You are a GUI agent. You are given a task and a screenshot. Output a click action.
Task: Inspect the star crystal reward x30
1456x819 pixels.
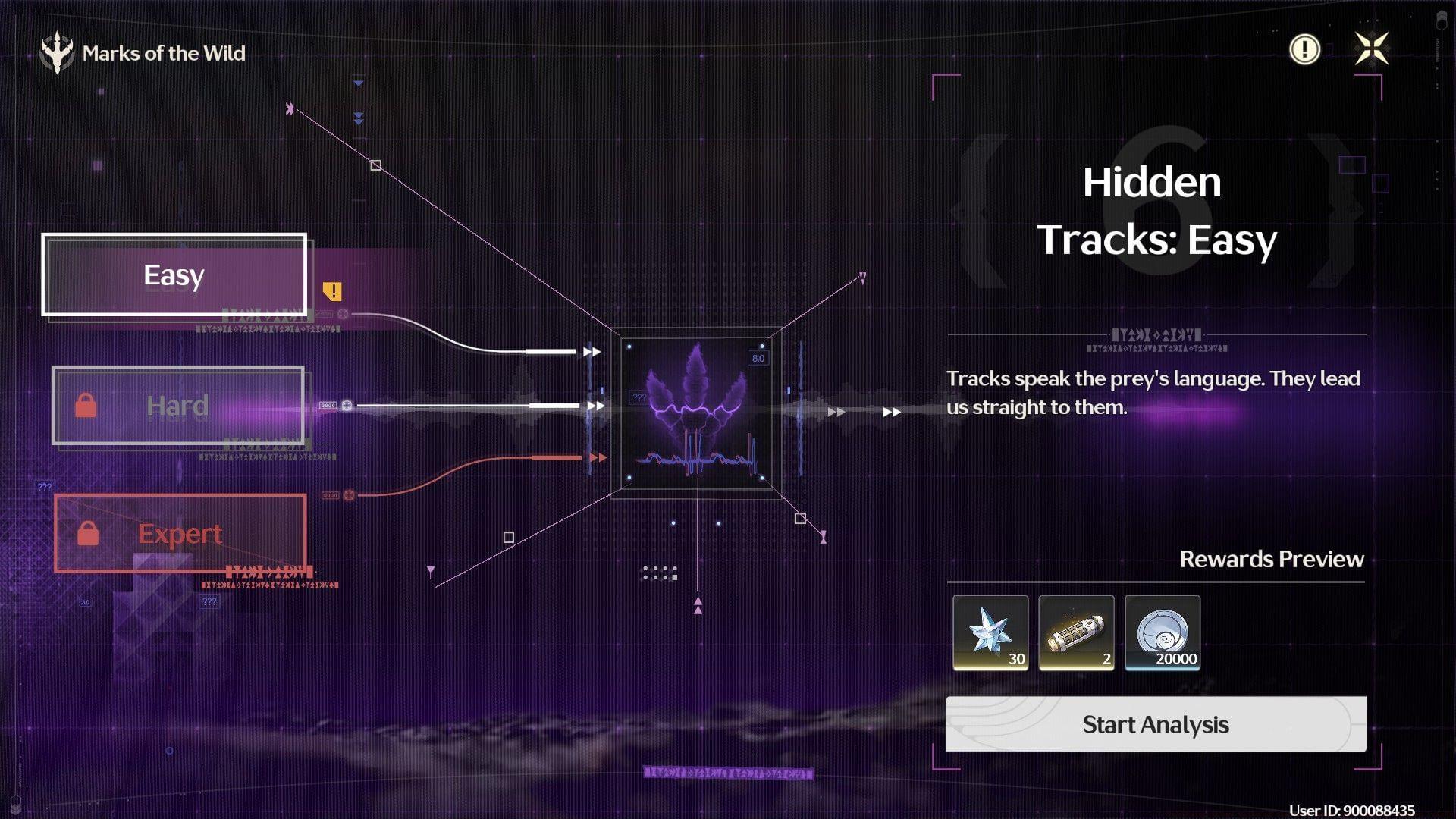click(x=990, y=632)
